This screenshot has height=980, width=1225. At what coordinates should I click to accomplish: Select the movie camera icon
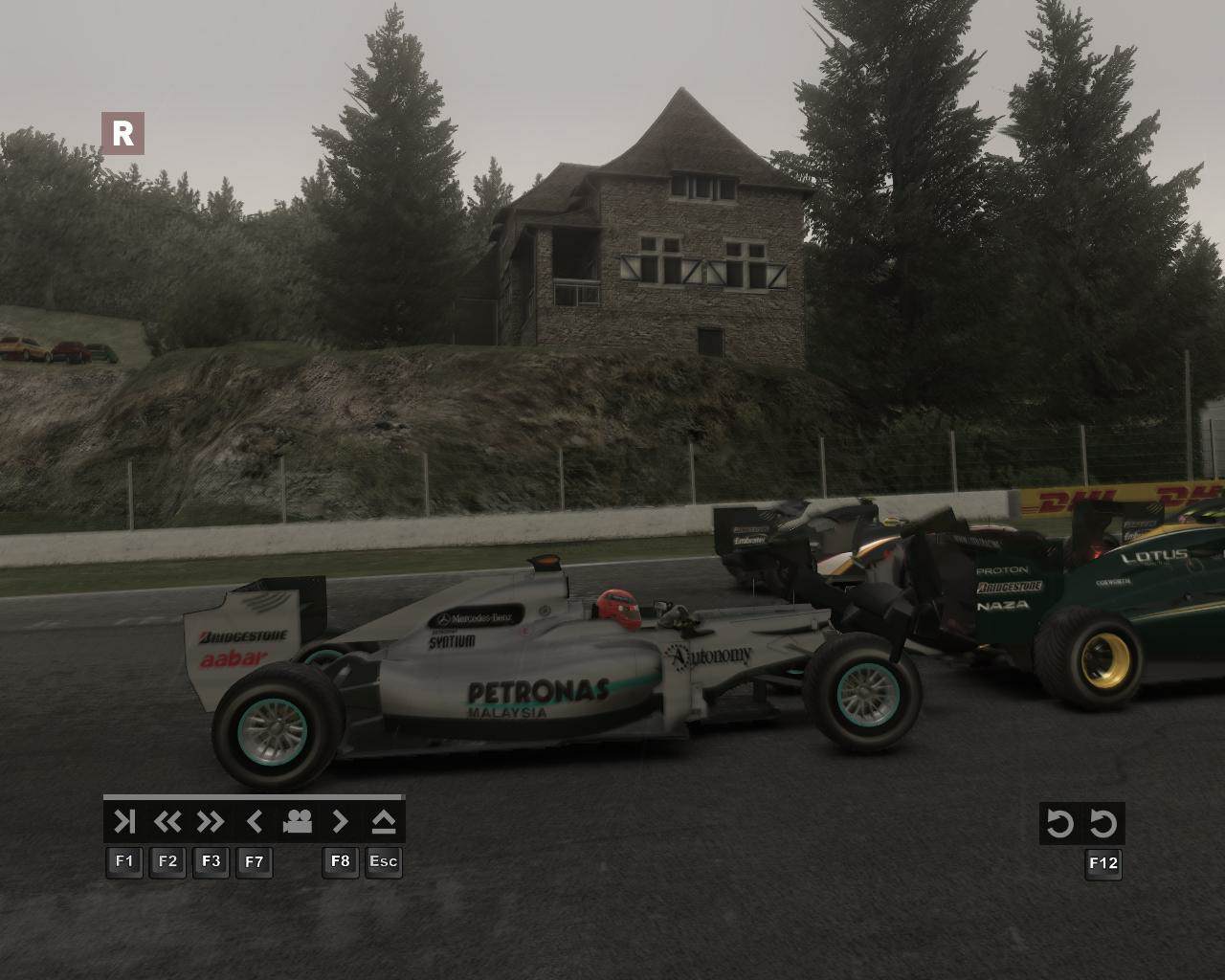tap(298, 822)
